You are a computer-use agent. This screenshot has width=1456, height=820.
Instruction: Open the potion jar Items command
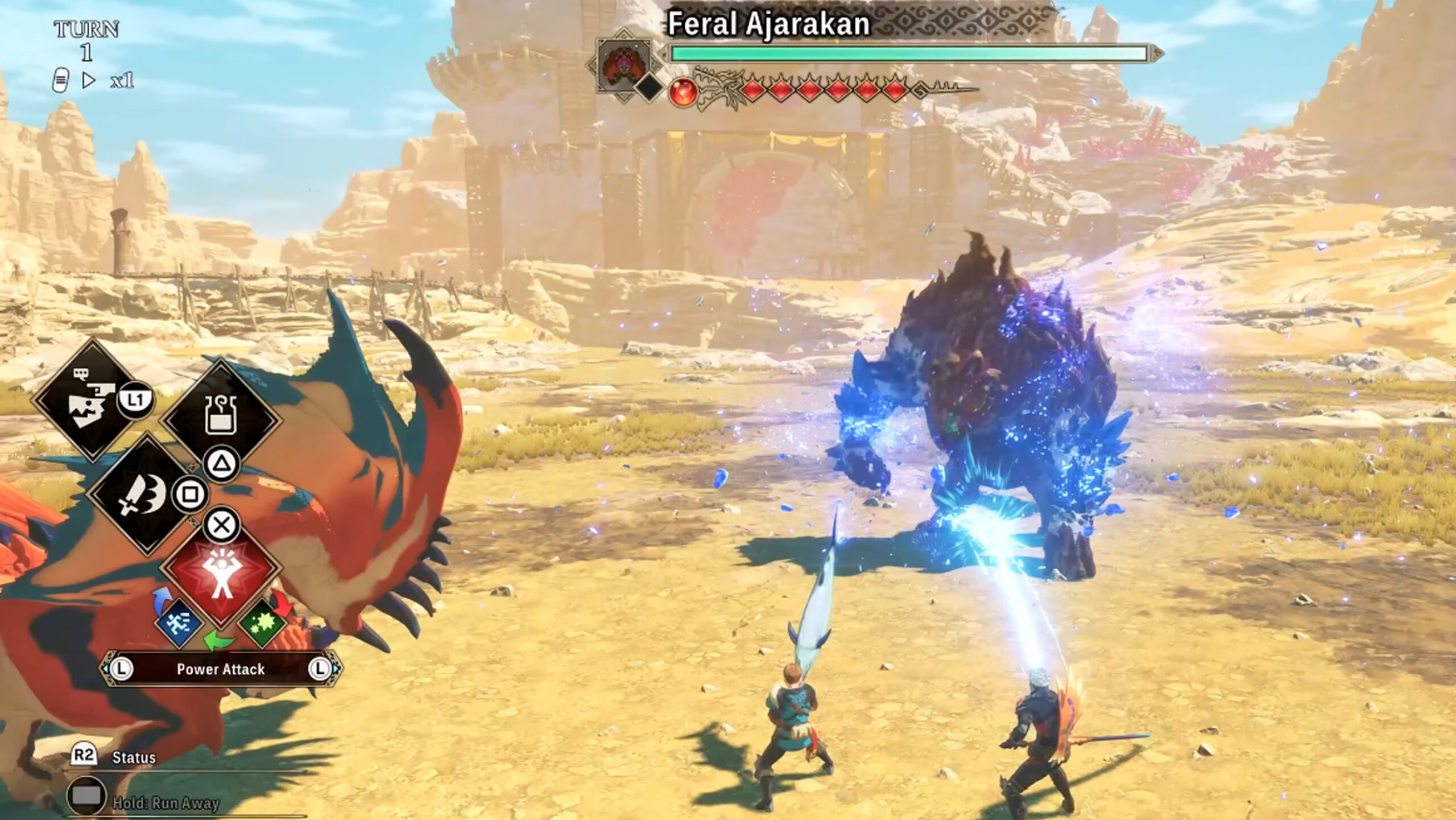pos(220,419)
